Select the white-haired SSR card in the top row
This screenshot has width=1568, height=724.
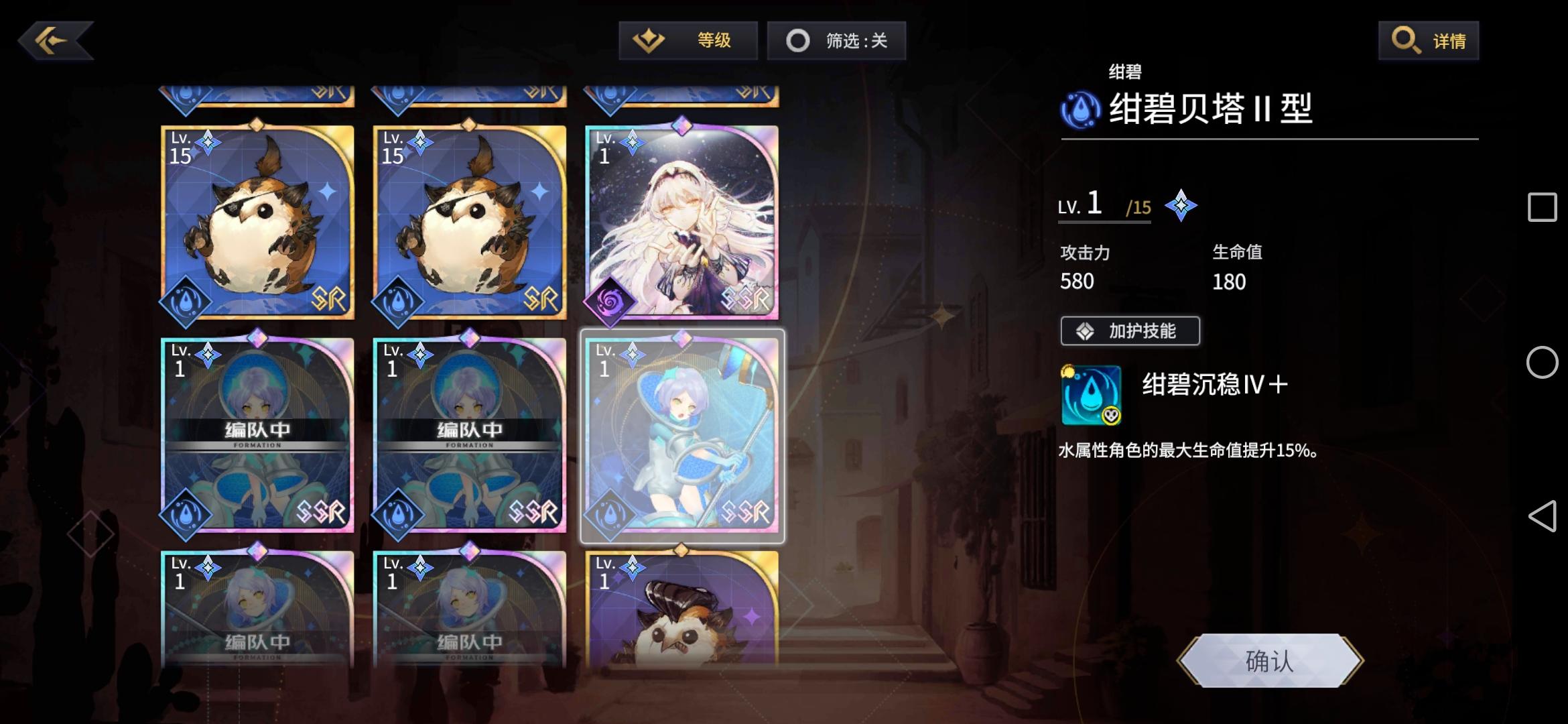681,221
